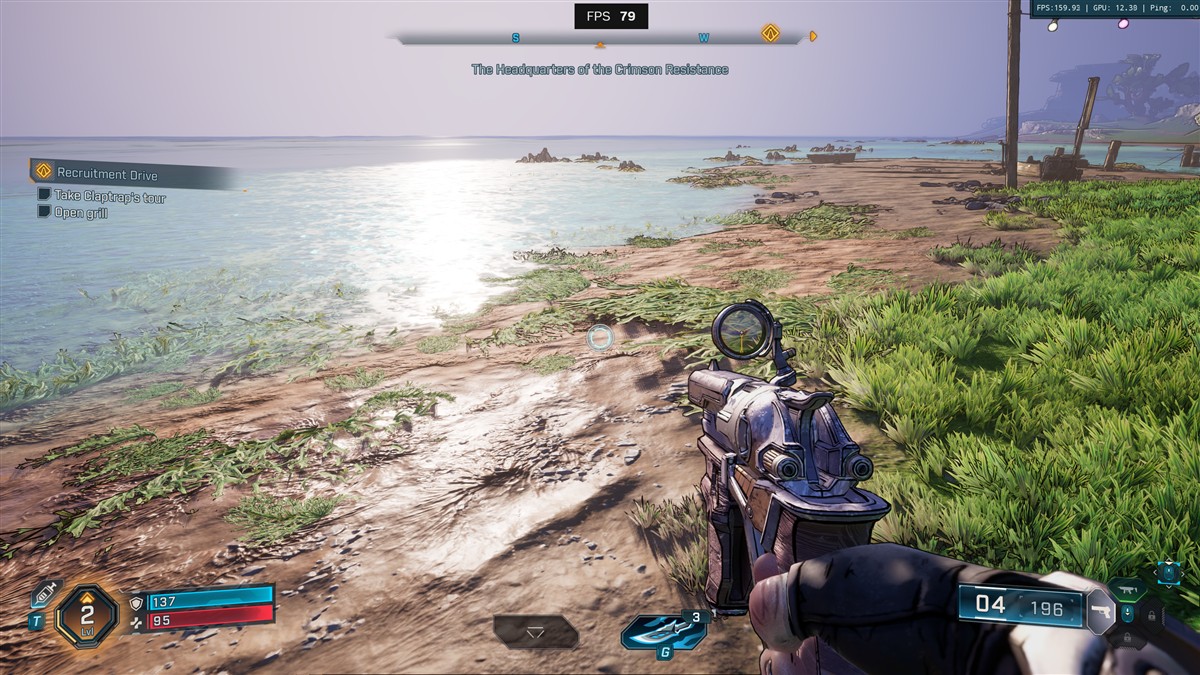Viewport: 1200px width, 675px height.
Task: Click the compass bar at the top
Action: coord(600,39)
